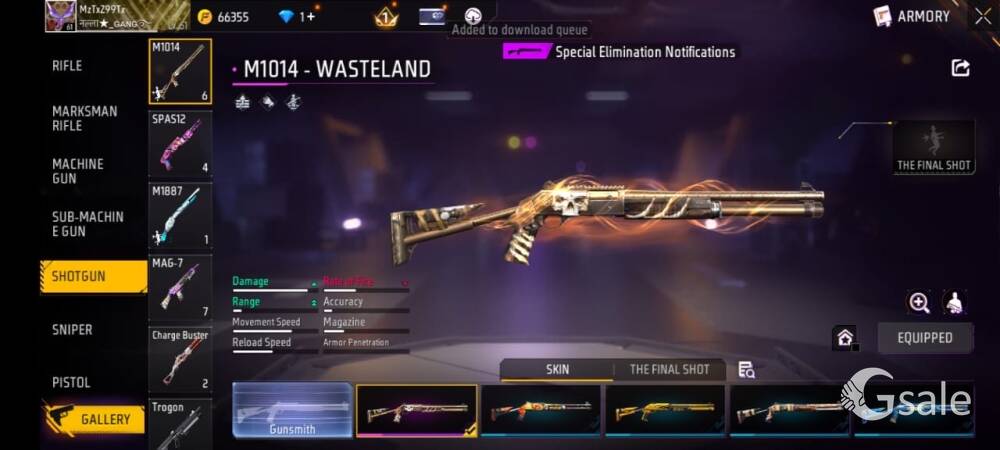The height and width of the screenshot is (450, 1000).
Task: Zoom in with the magnifier icon
Action: point(919,302)
